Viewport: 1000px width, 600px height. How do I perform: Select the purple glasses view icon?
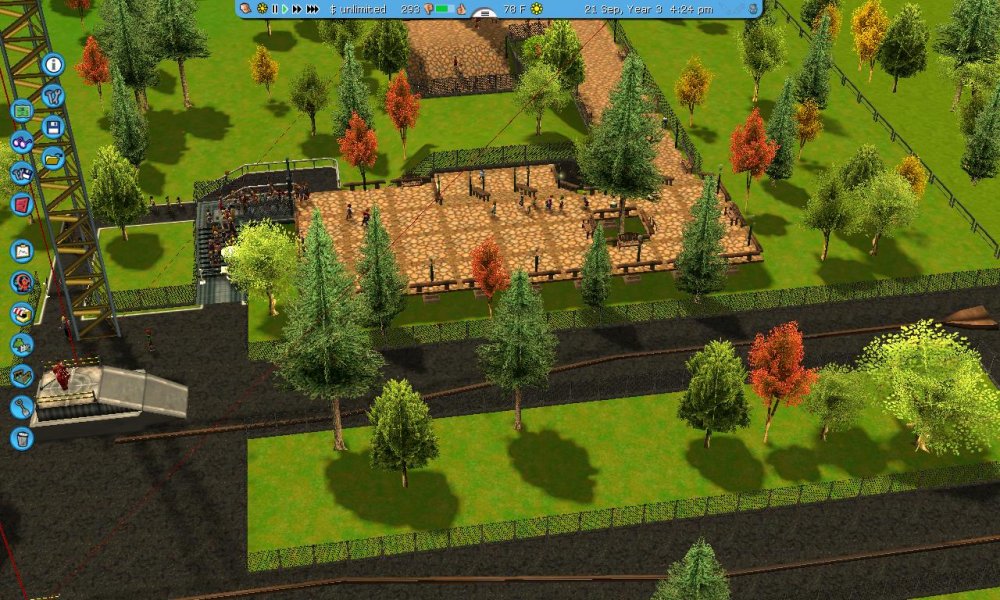coord(22,142)
